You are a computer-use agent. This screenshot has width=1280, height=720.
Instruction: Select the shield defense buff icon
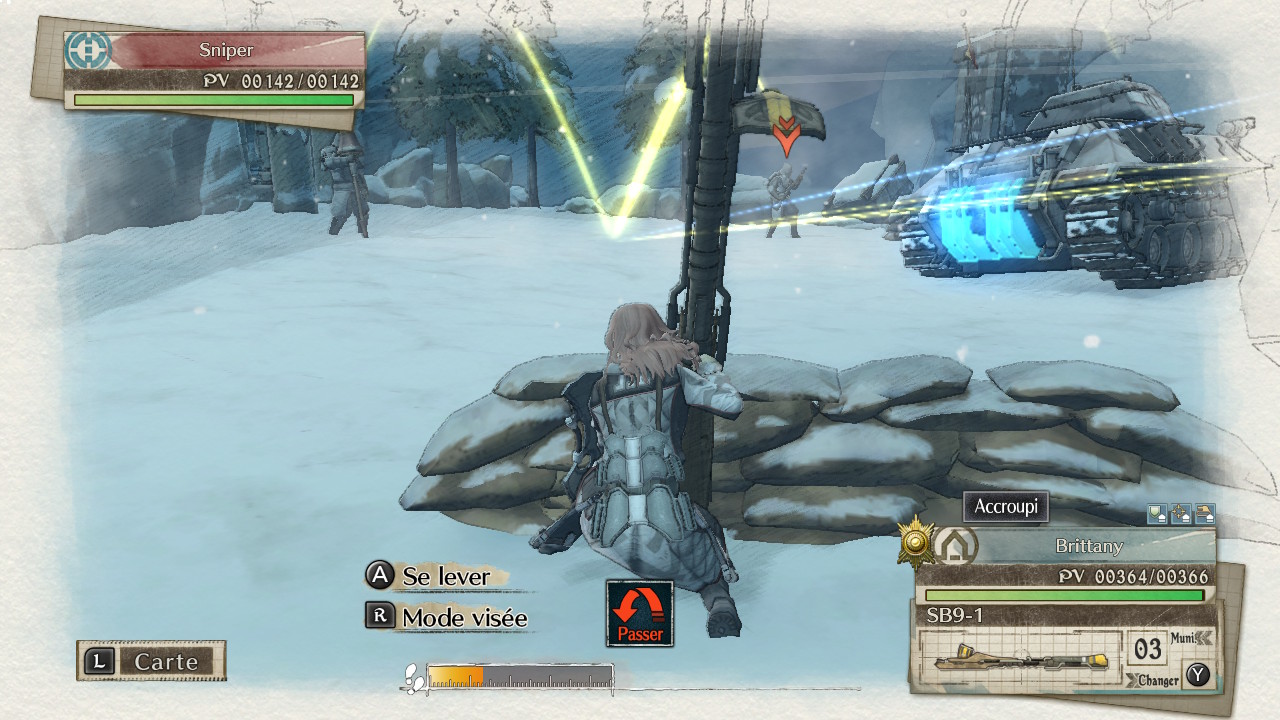(x=1157, y=514)
